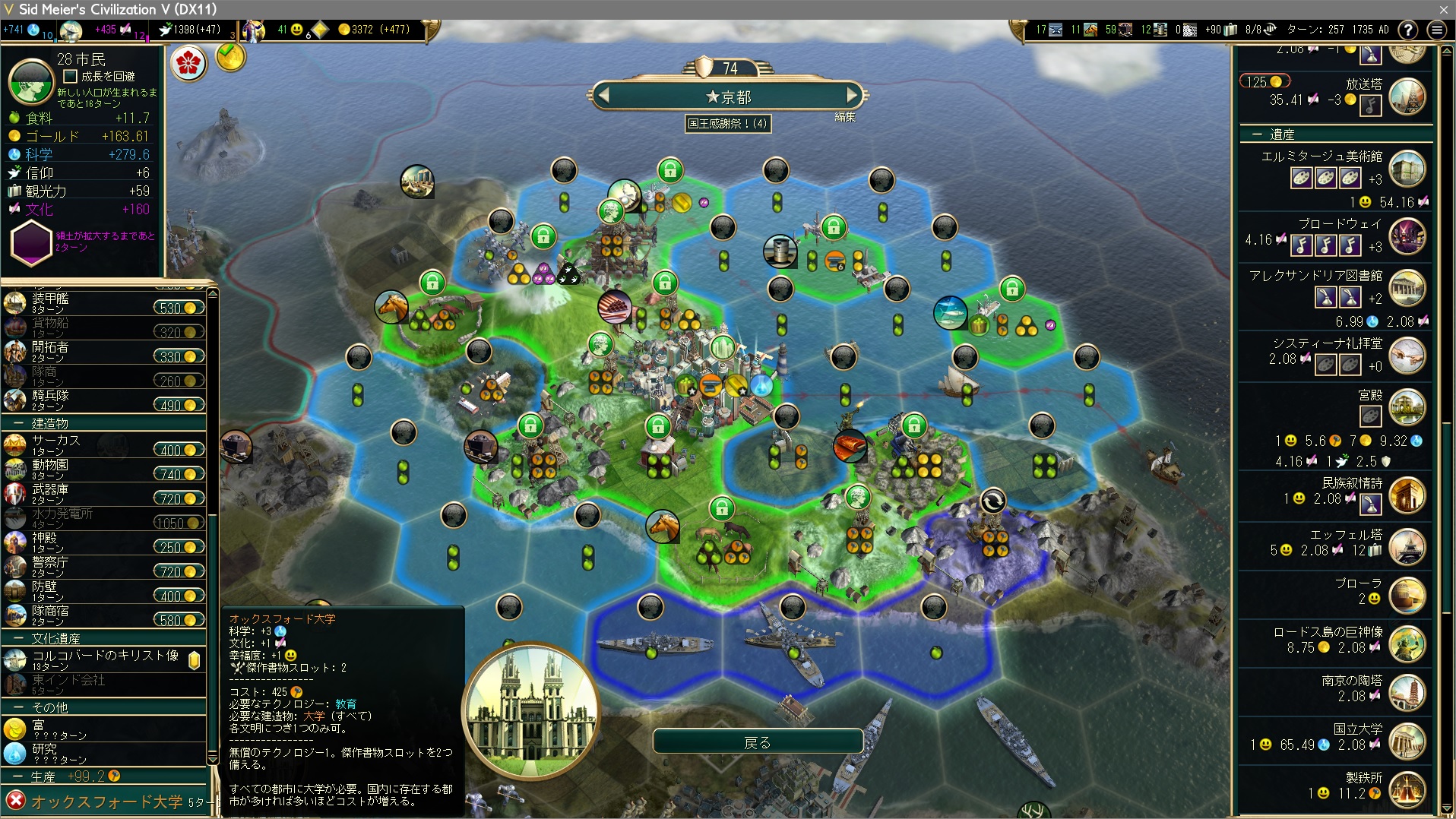Purchase 神殿 for 250 gold

(179, 547)
